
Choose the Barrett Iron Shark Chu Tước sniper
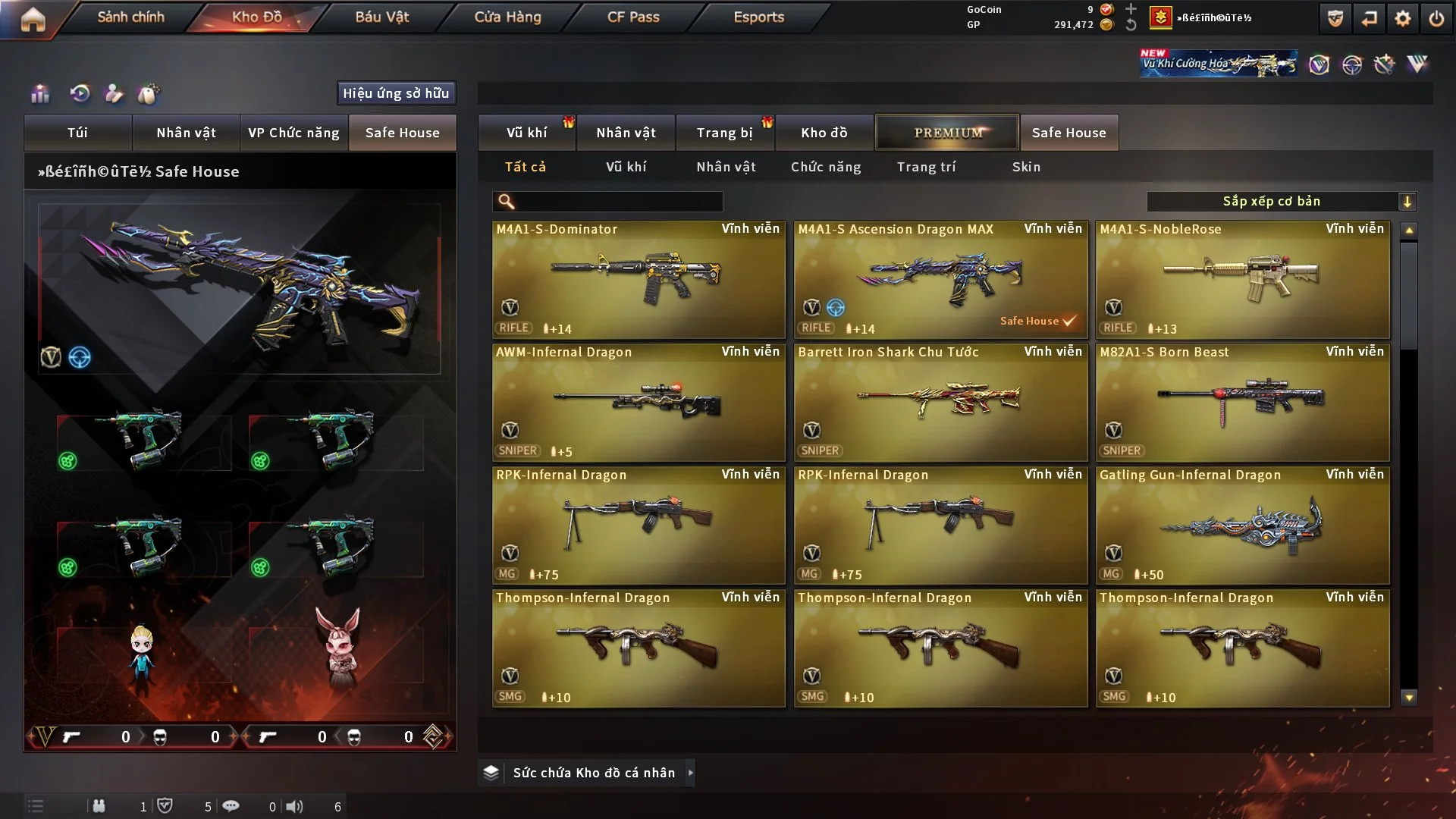click(940, 402)
